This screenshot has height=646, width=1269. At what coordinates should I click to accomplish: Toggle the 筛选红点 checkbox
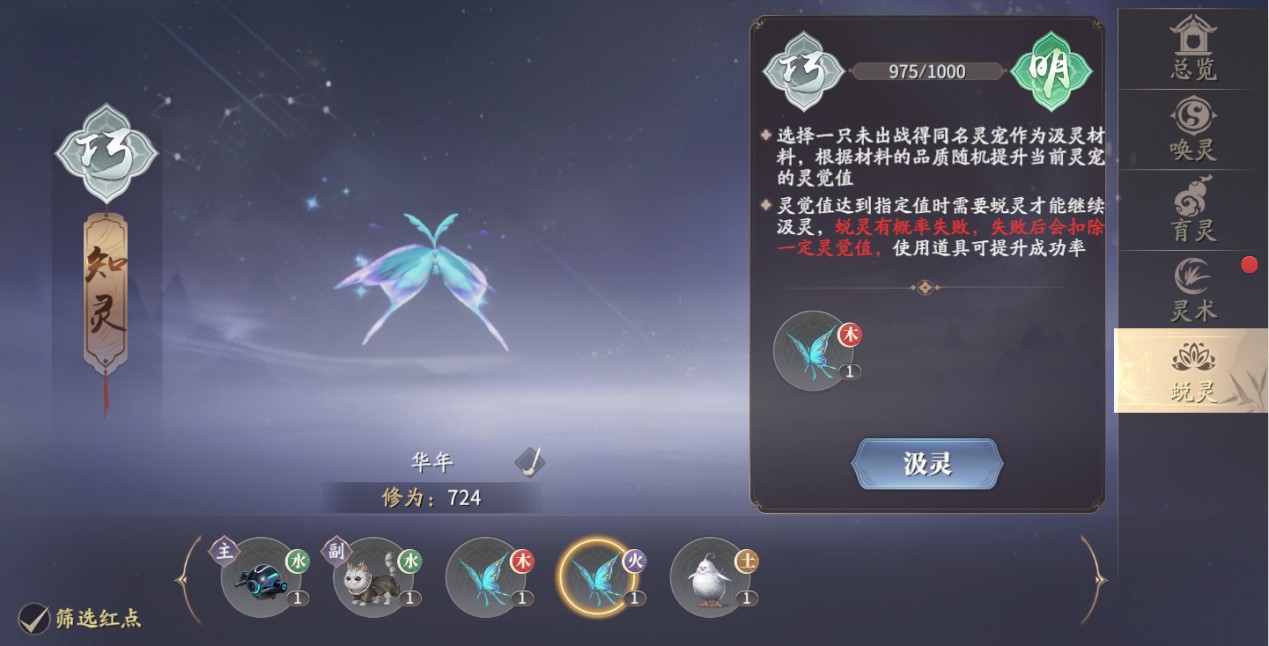click(35, 619)
